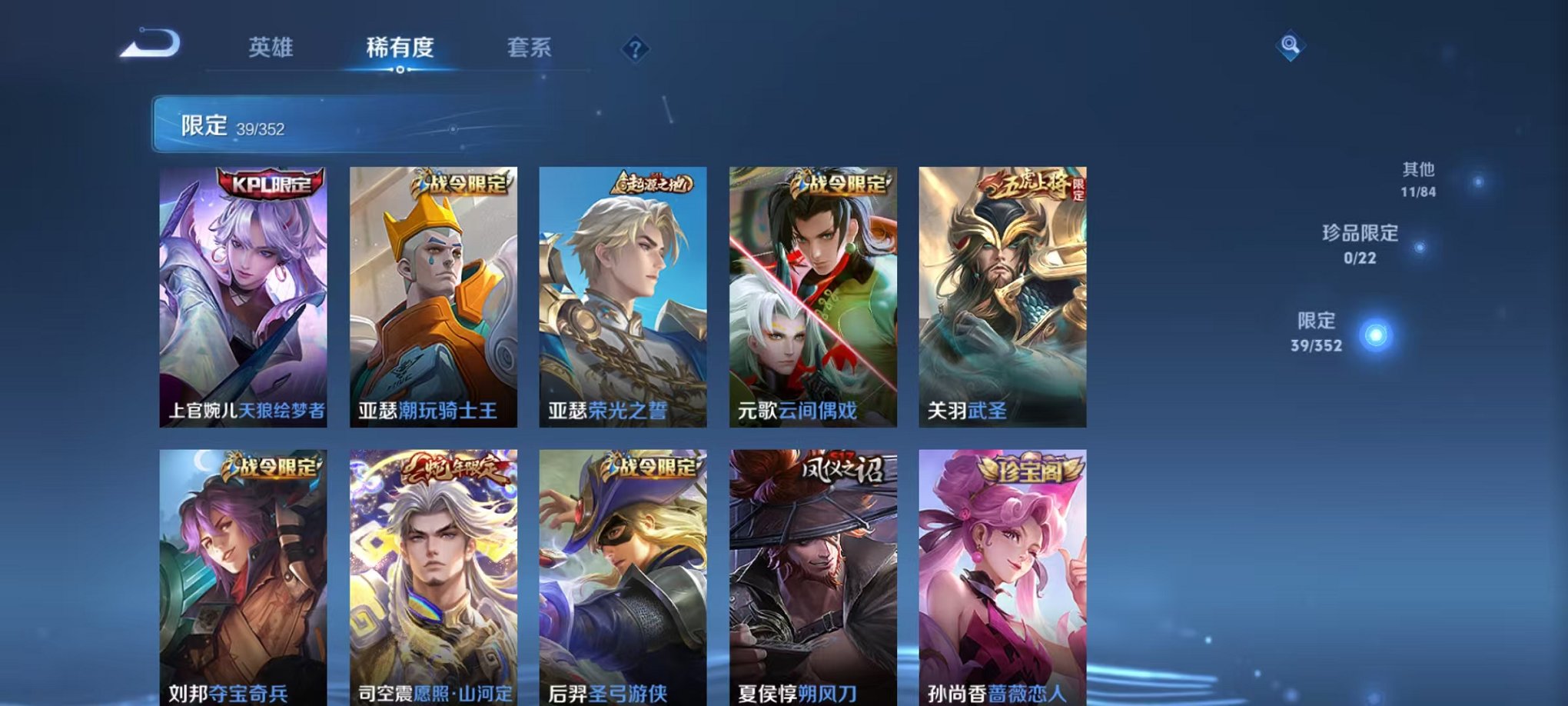Open the help question mark icon

(x=635, y=49)
